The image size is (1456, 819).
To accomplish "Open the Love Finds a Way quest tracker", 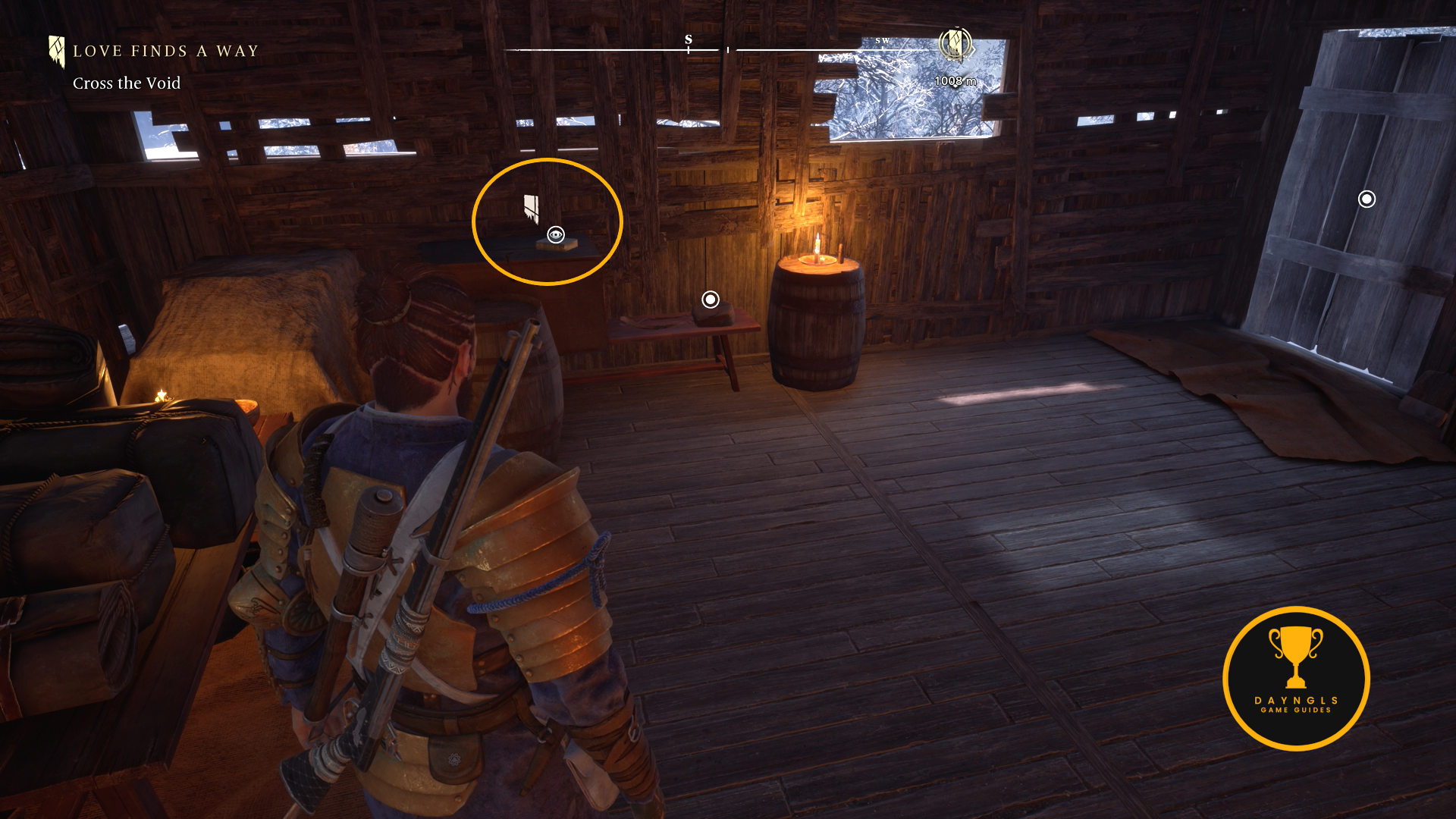I will click(x=165, y=52).
